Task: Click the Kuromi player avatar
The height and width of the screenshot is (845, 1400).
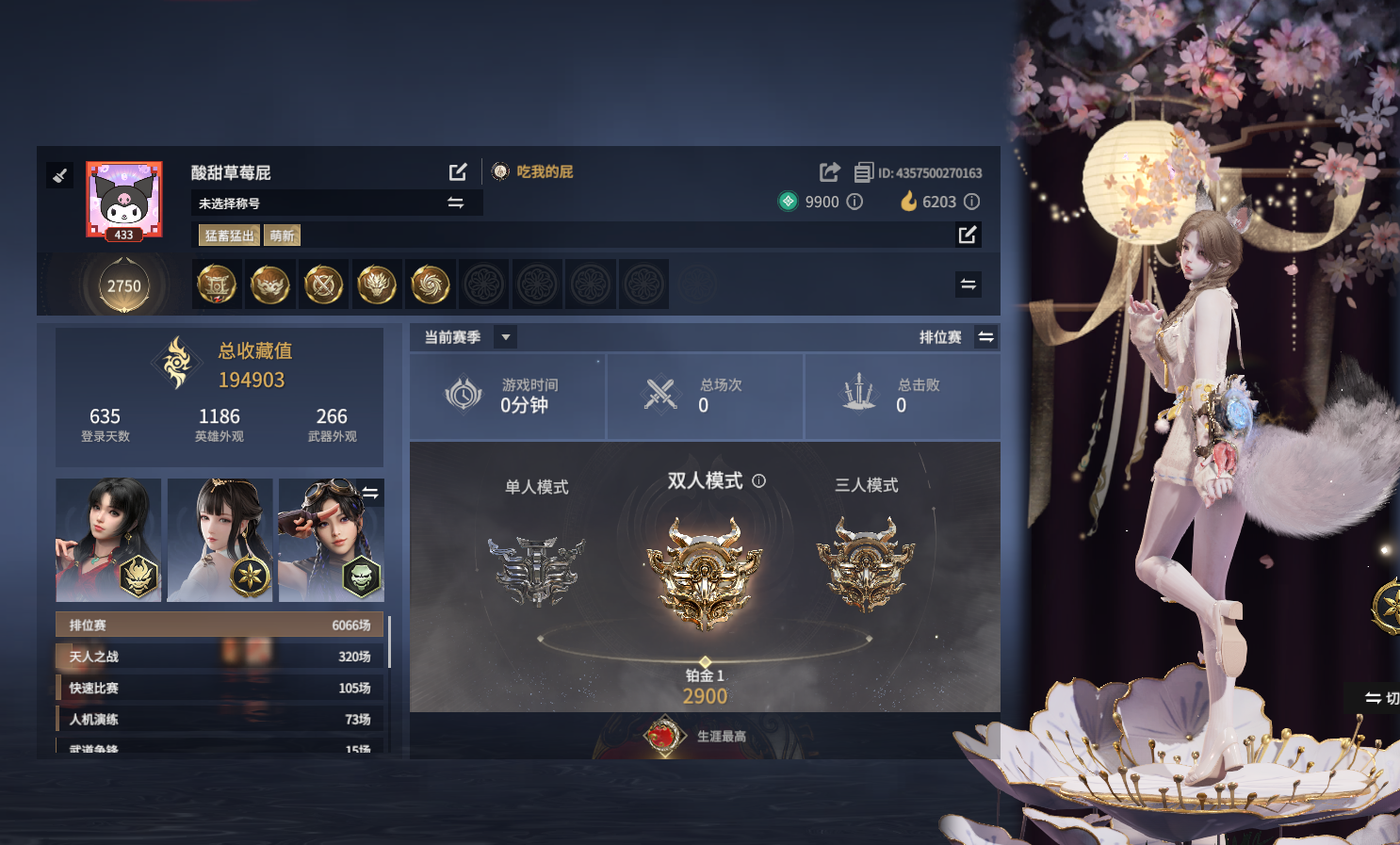Action: [x=124, y=199]
